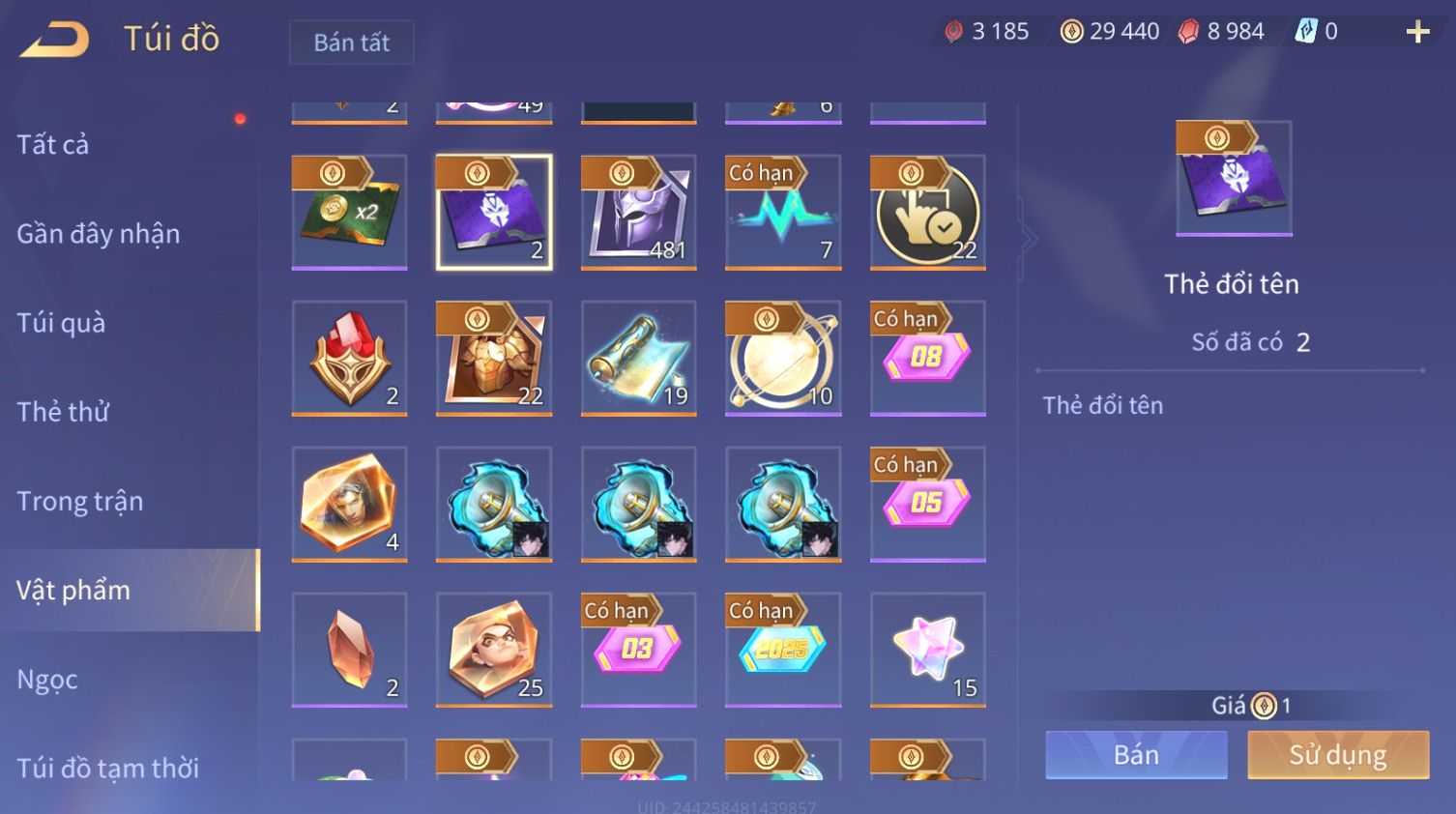This screenshot has height=814, width=1456.
Task: Pick the pink star item with 15
Action: (x=927, y=650)
